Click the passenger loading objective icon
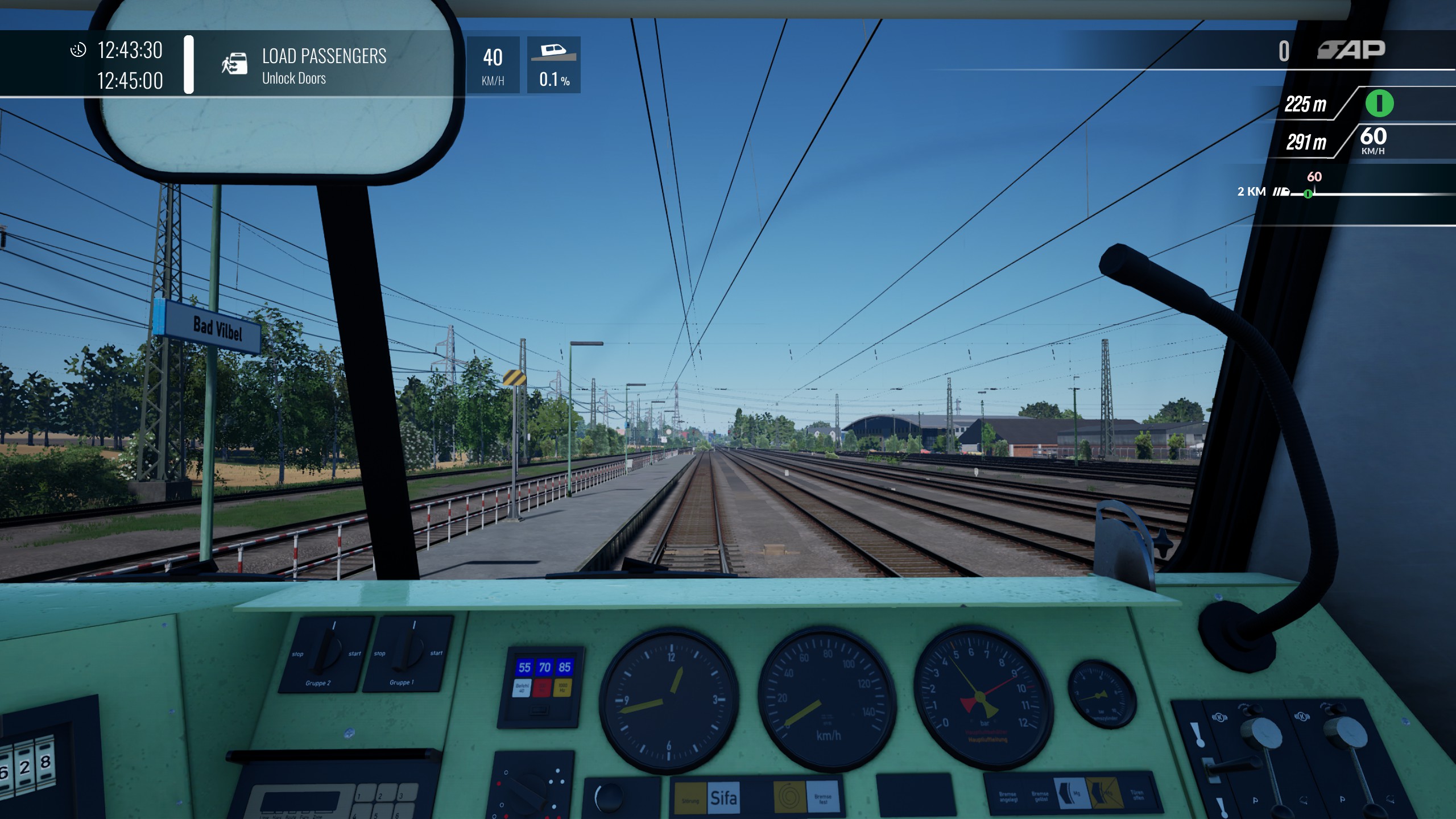The height and width of the screenshot is (819, 1456). [x=234, y=64]
